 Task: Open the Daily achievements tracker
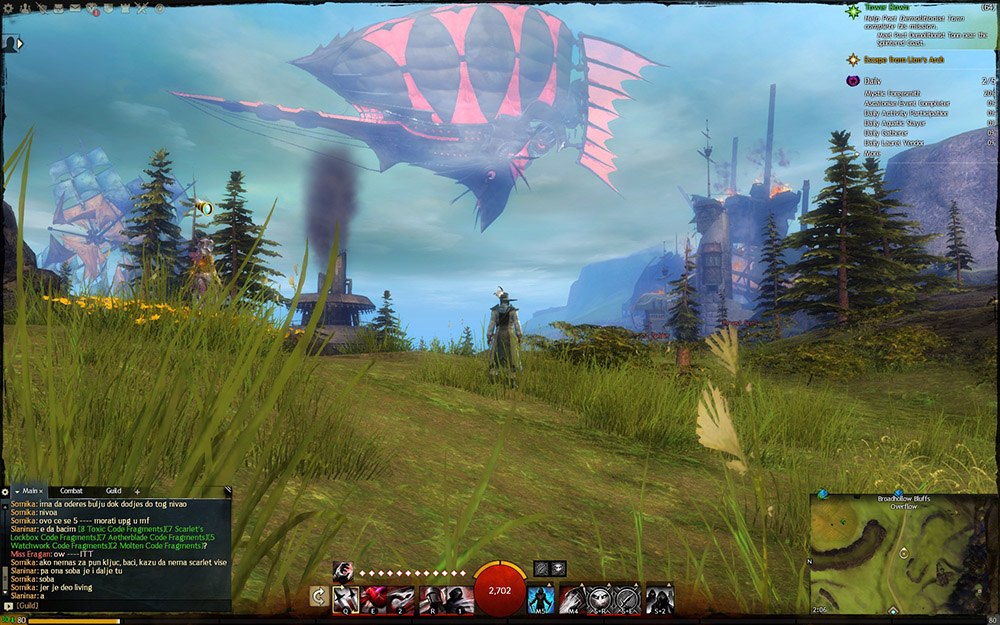[x=872, y=80]
